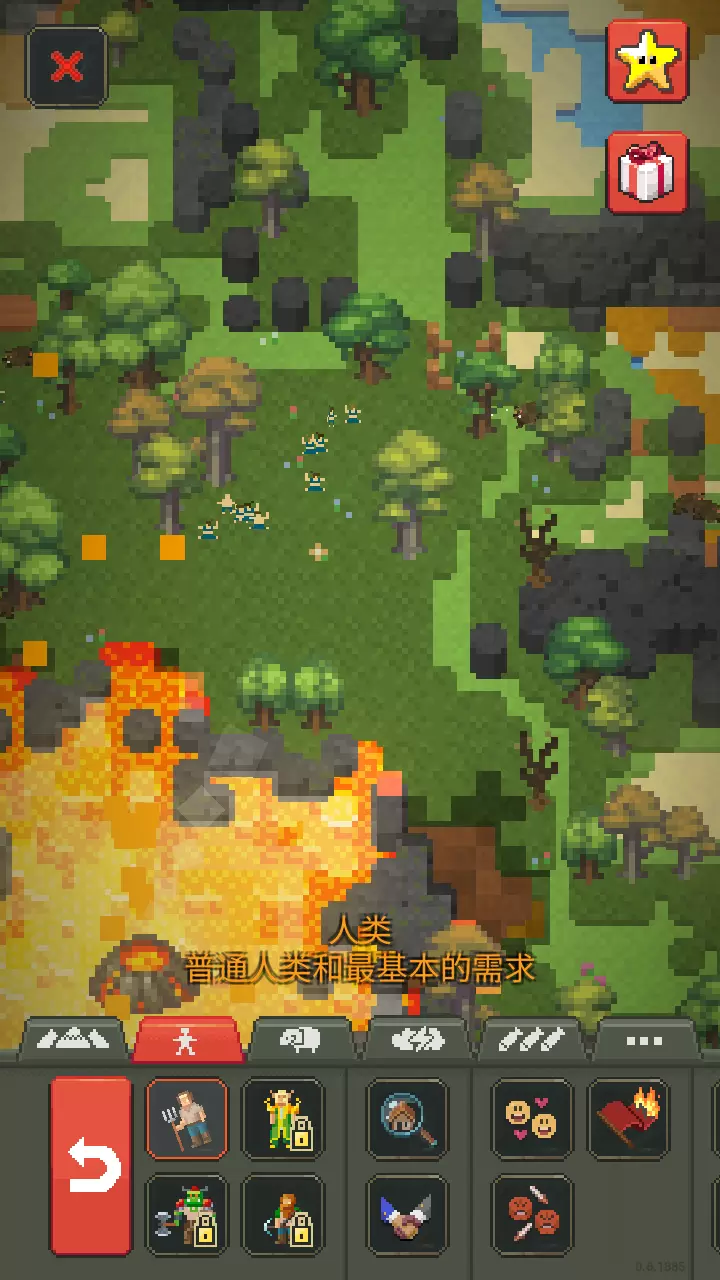Choose the burning red flag power
Viewport: 720px width, 1280px height.
click(x=628, y=1118)
